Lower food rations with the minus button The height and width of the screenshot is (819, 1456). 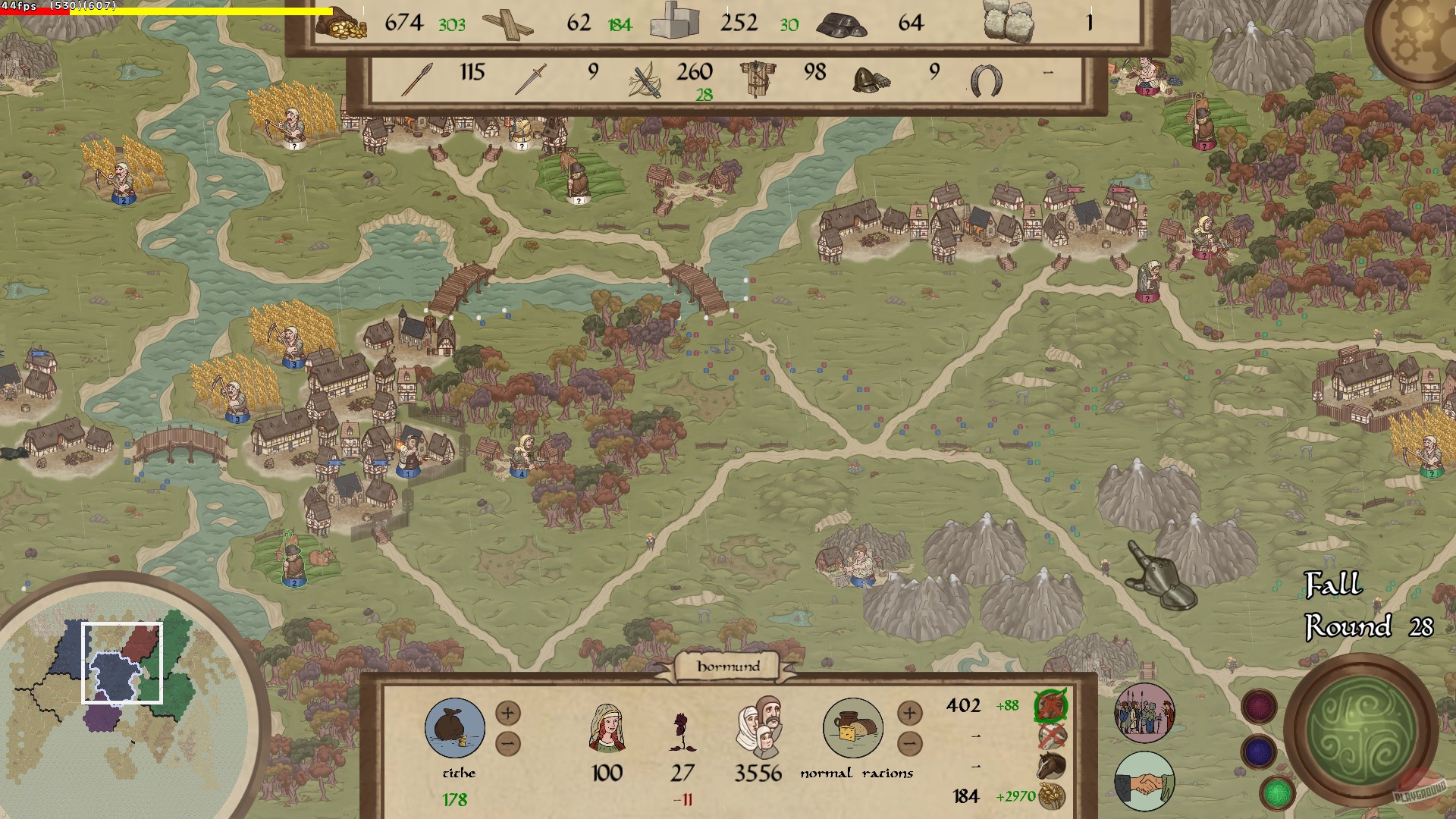(x=910, y=744)
